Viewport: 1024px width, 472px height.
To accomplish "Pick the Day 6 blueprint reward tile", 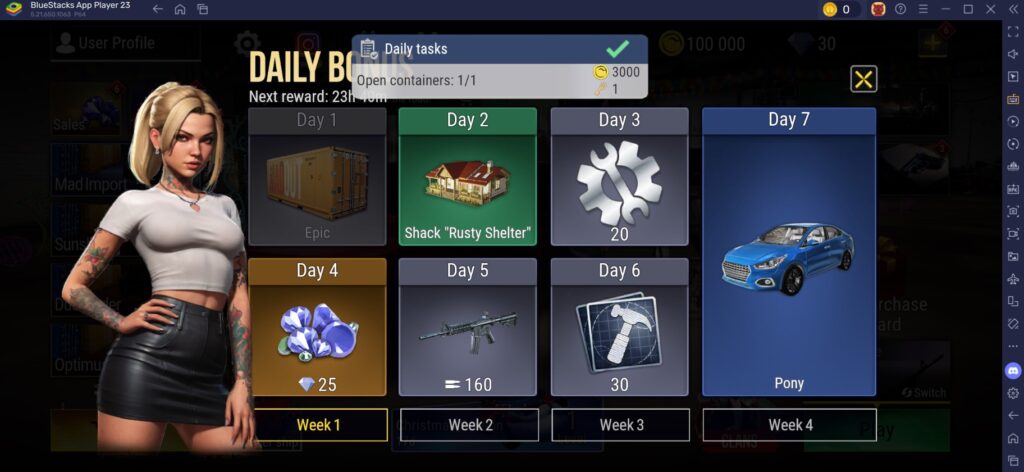I will click(x=619, y=327).
